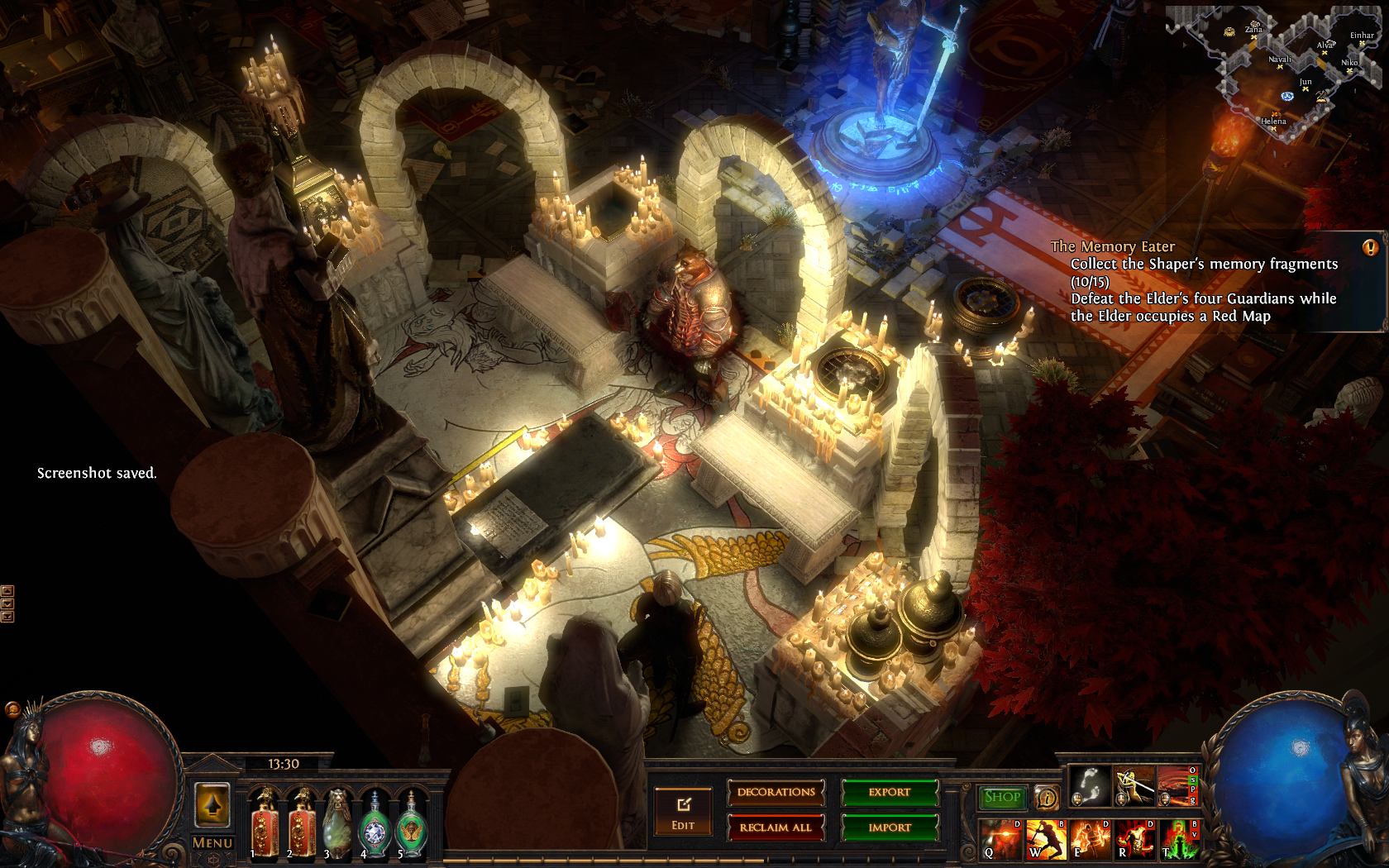Activate the sword attack skill icon
The image size is (1389, 868).
[x=1134, y=786]
